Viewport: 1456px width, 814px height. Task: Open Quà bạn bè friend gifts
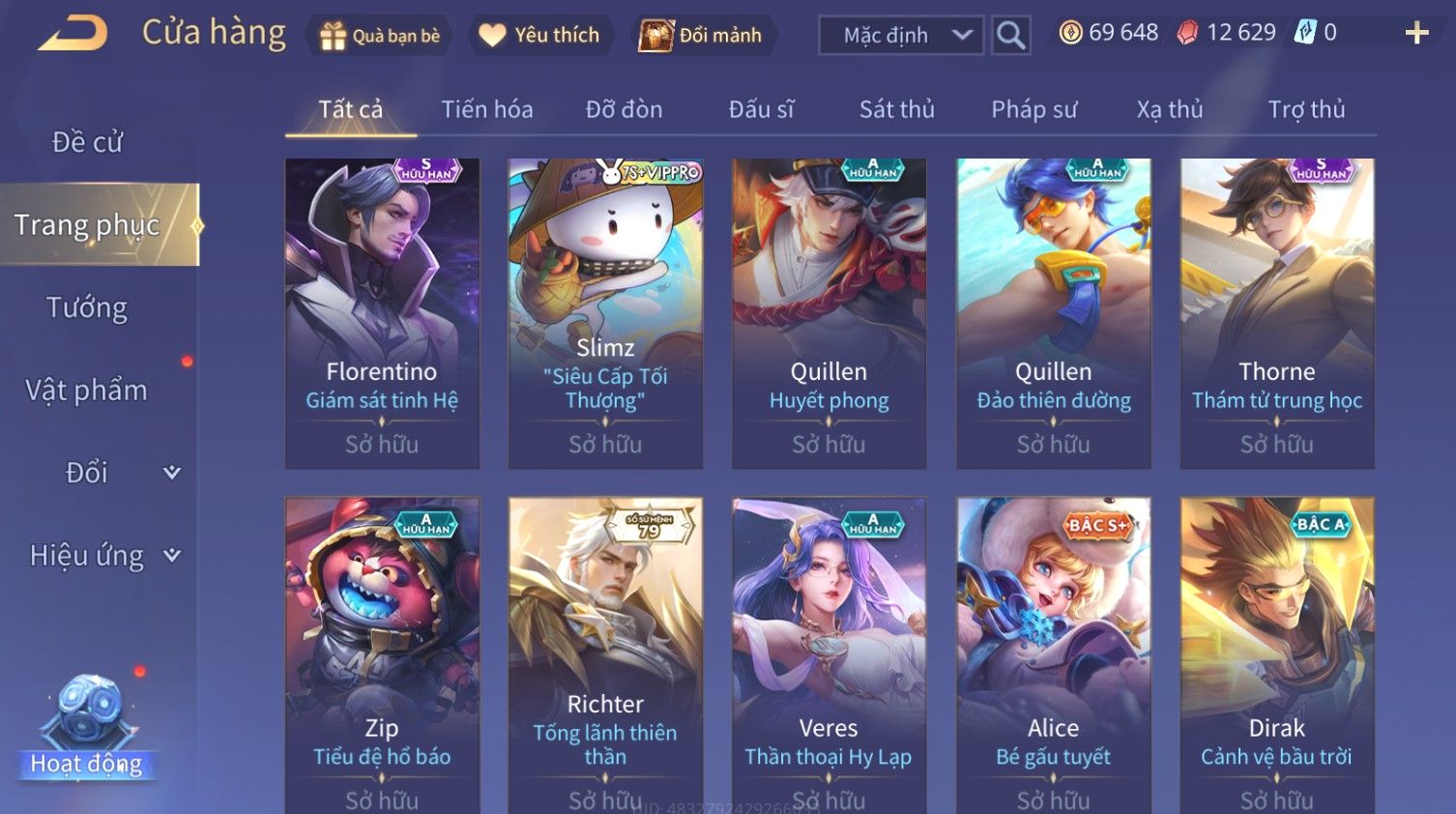(x=380, y=36)
